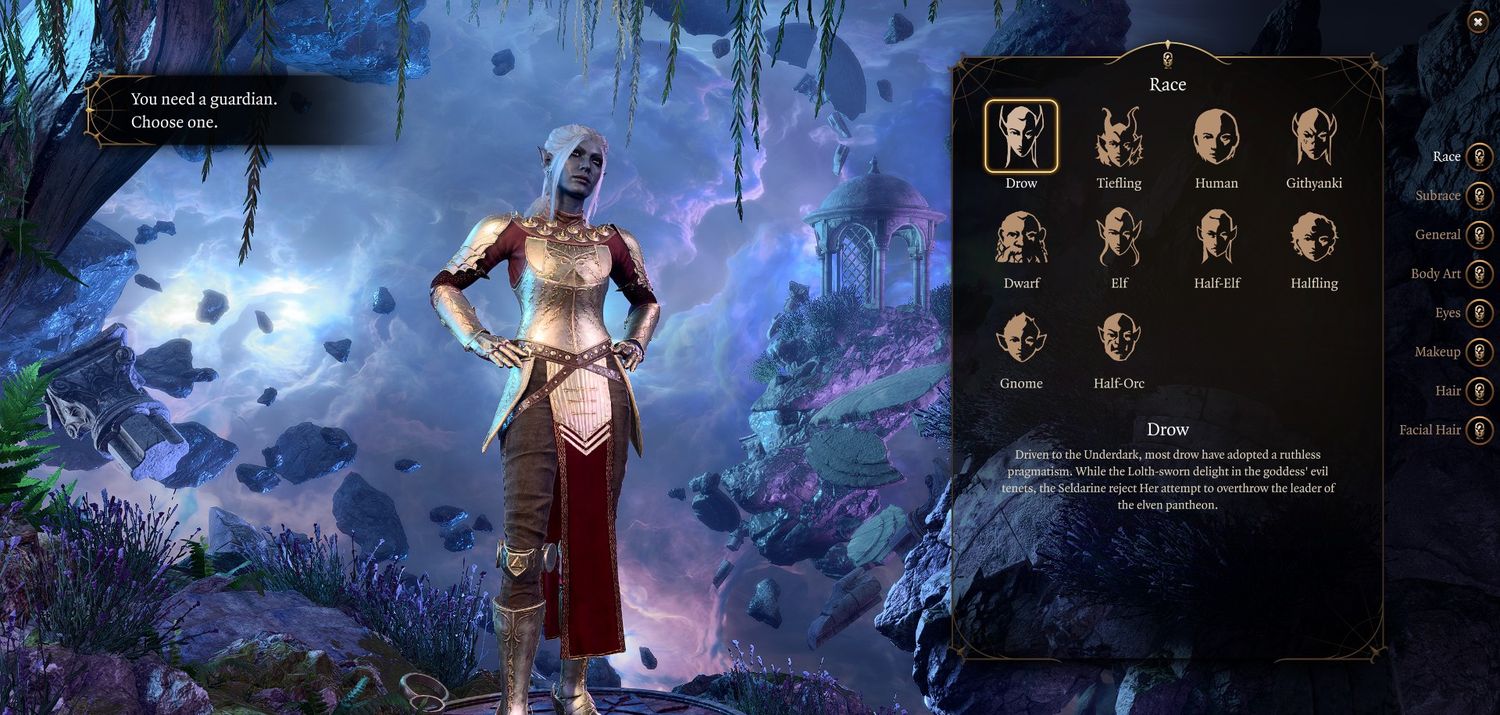Select the Drow race portrait
Screen dimensions: 1500x715
[1020, 136]
